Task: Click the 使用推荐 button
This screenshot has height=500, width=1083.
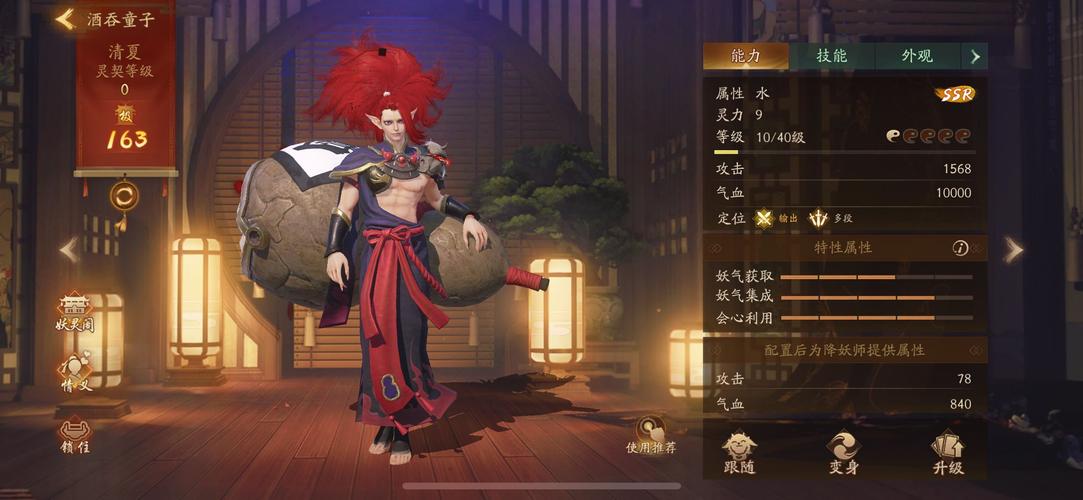Action: point(651,435)
